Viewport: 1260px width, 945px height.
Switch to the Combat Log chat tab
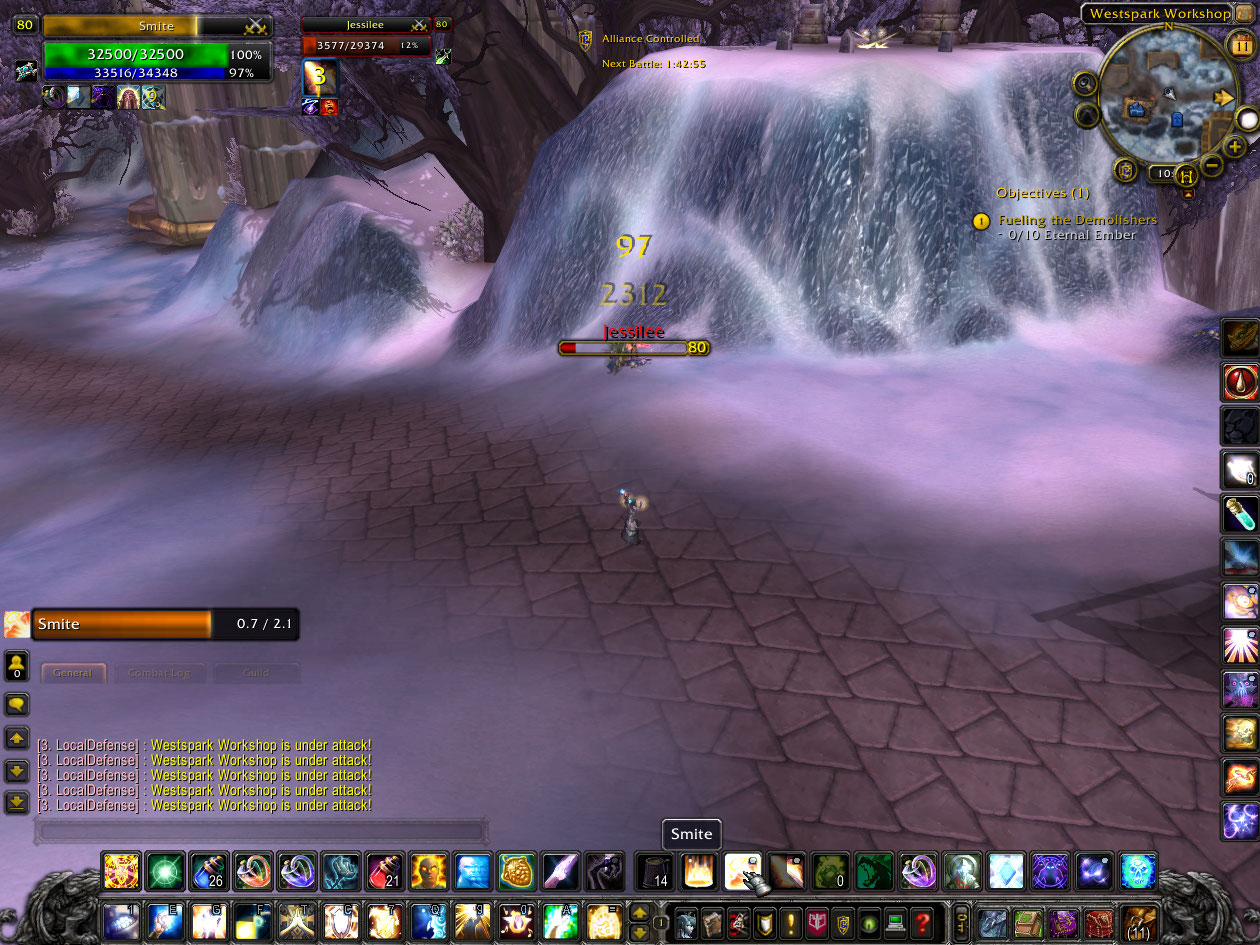(159, 673)
